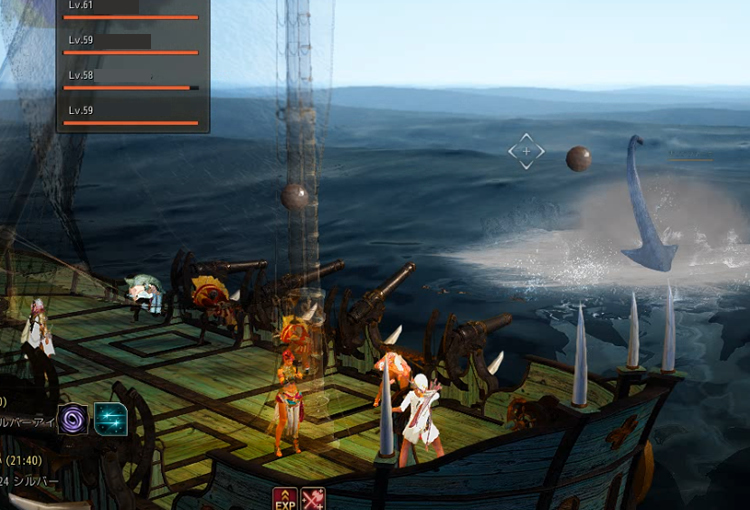Select the Lv.58 party member row

[131, 80]
